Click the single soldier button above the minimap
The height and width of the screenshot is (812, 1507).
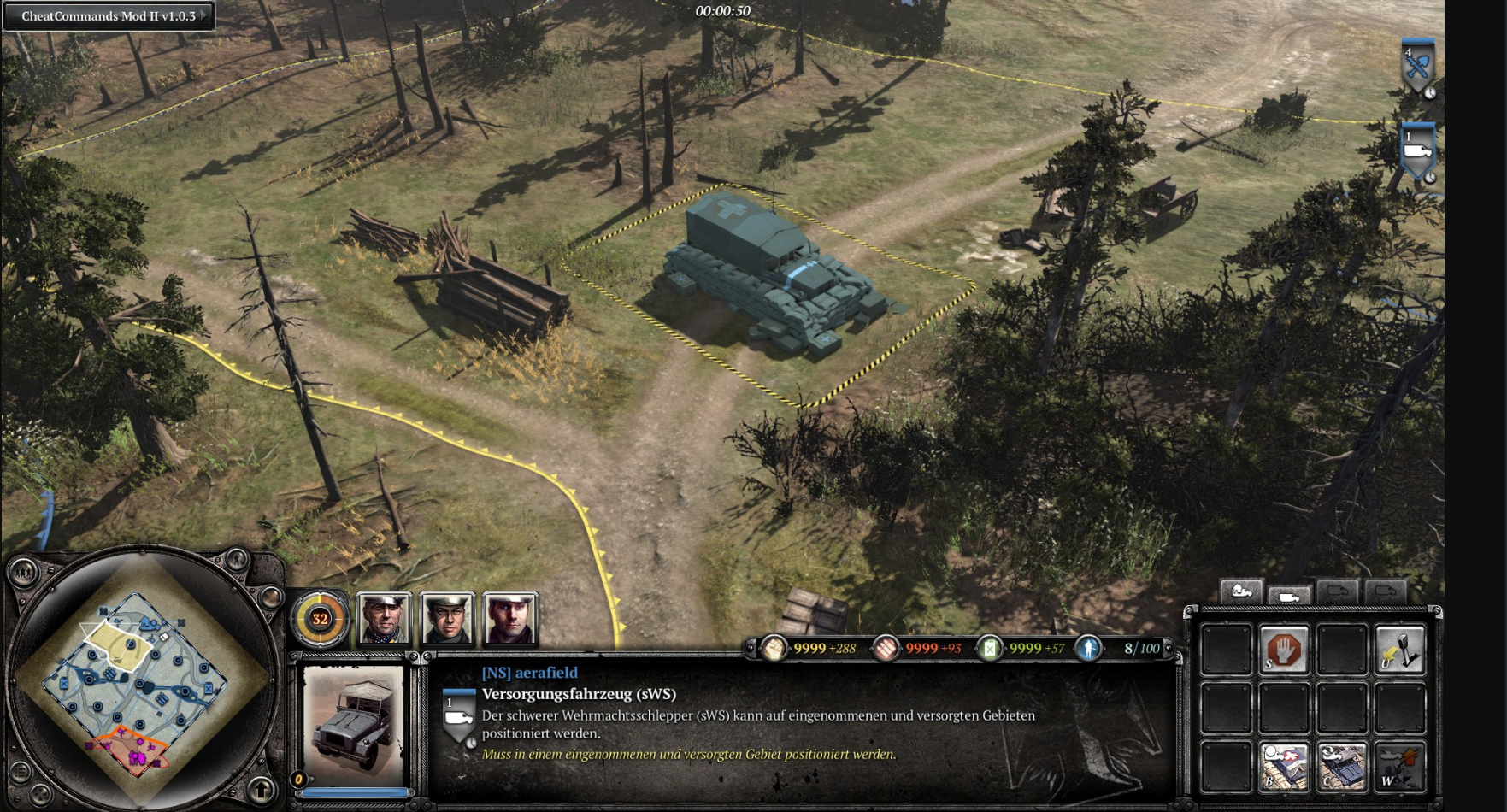[237, 560]
